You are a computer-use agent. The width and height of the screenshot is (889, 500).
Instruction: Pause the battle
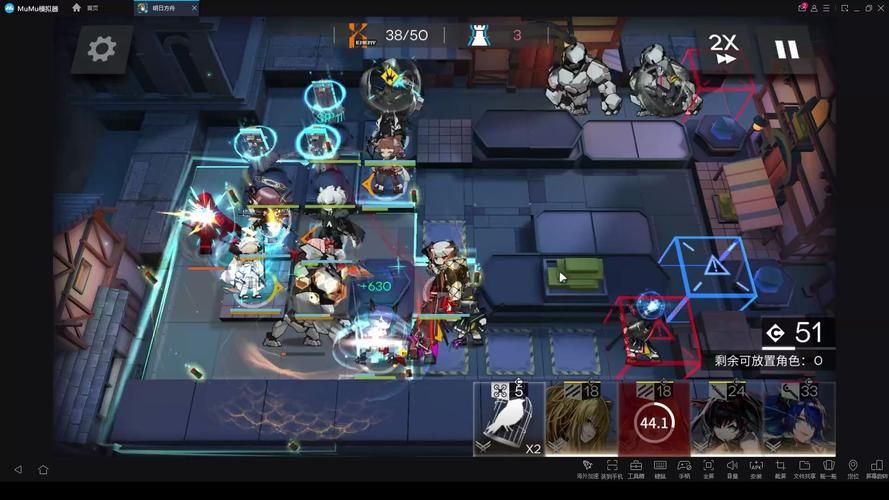point(787,49)
